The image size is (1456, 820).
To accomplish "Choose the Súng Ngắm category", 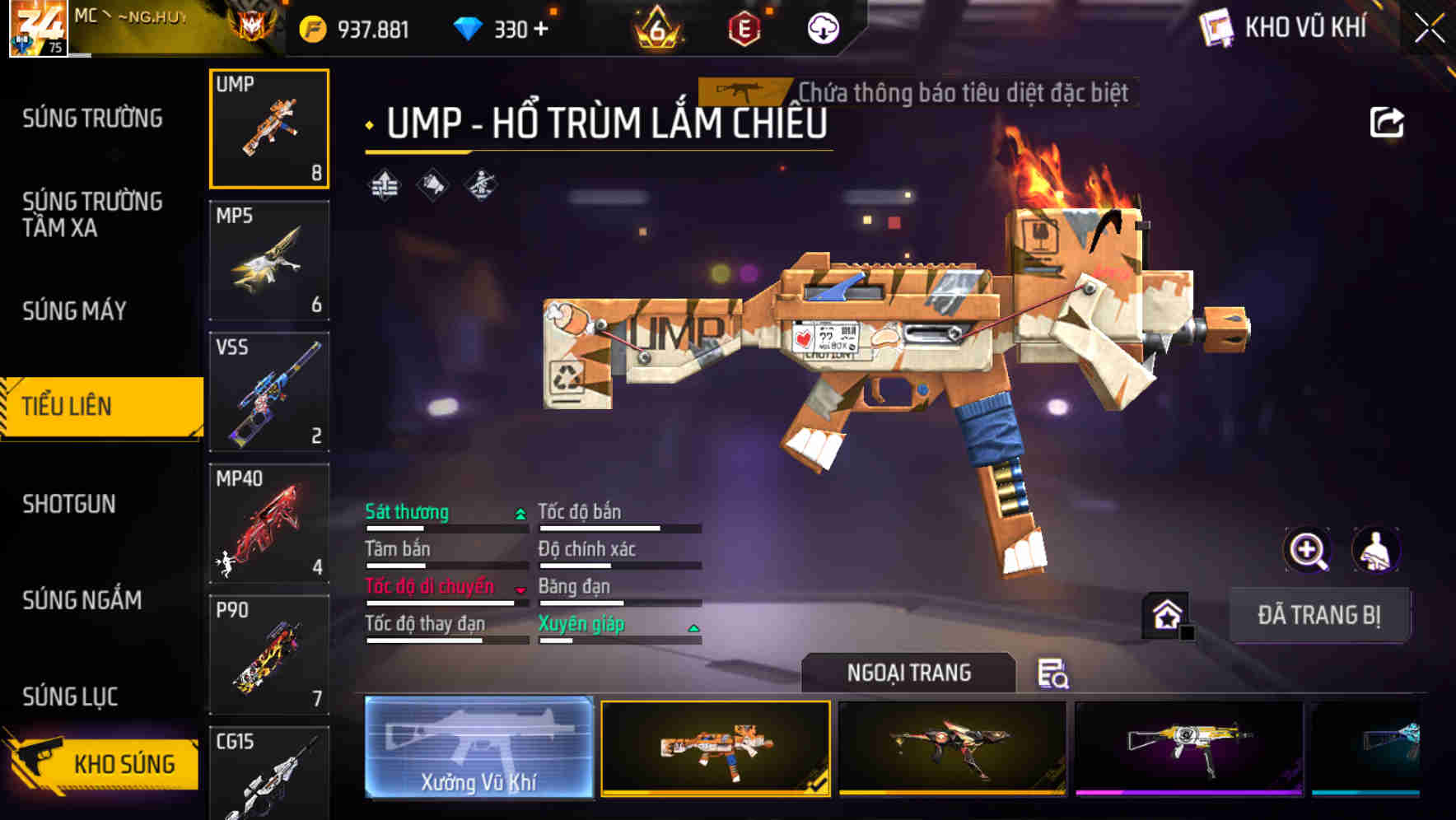I will point(82,600).
